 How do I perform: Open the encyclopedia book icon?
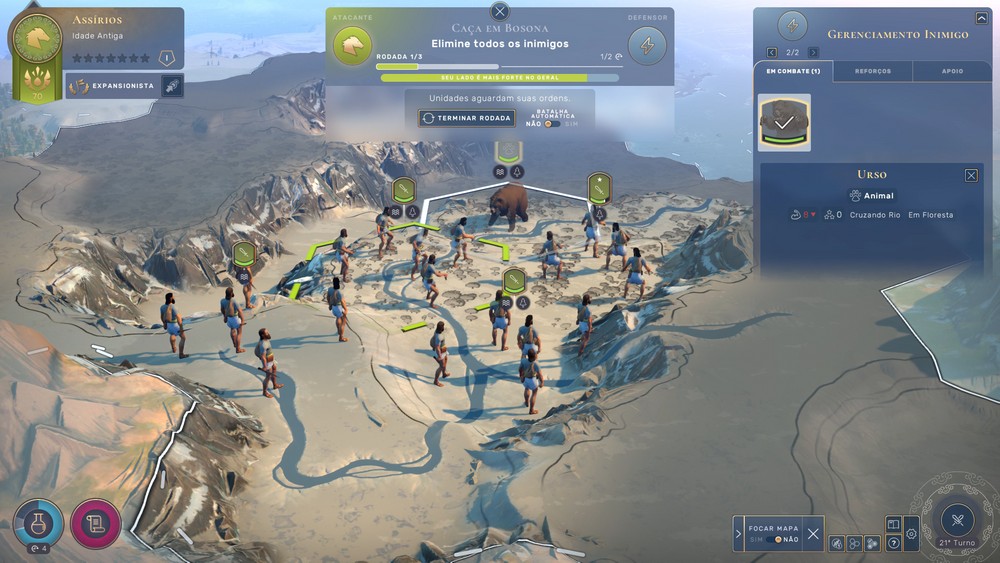point(894,524)
